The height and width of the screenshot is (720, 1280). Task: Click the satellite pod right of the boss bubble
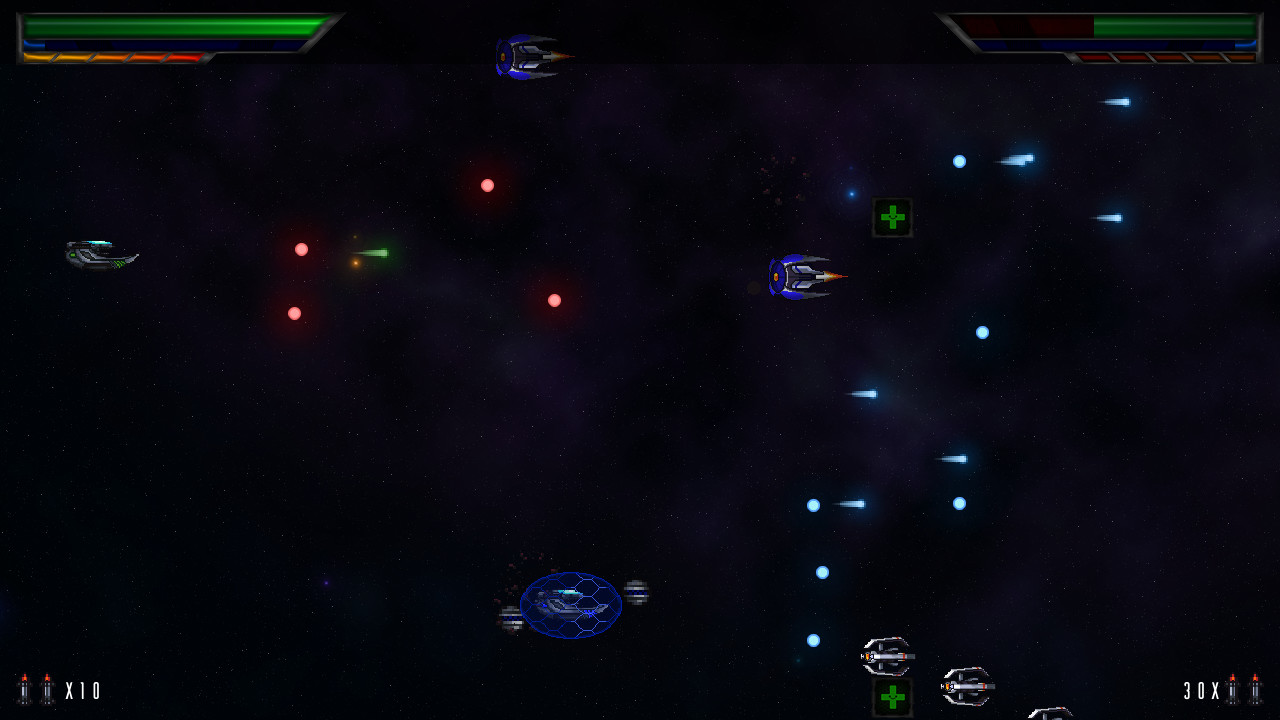coord(635,591)
